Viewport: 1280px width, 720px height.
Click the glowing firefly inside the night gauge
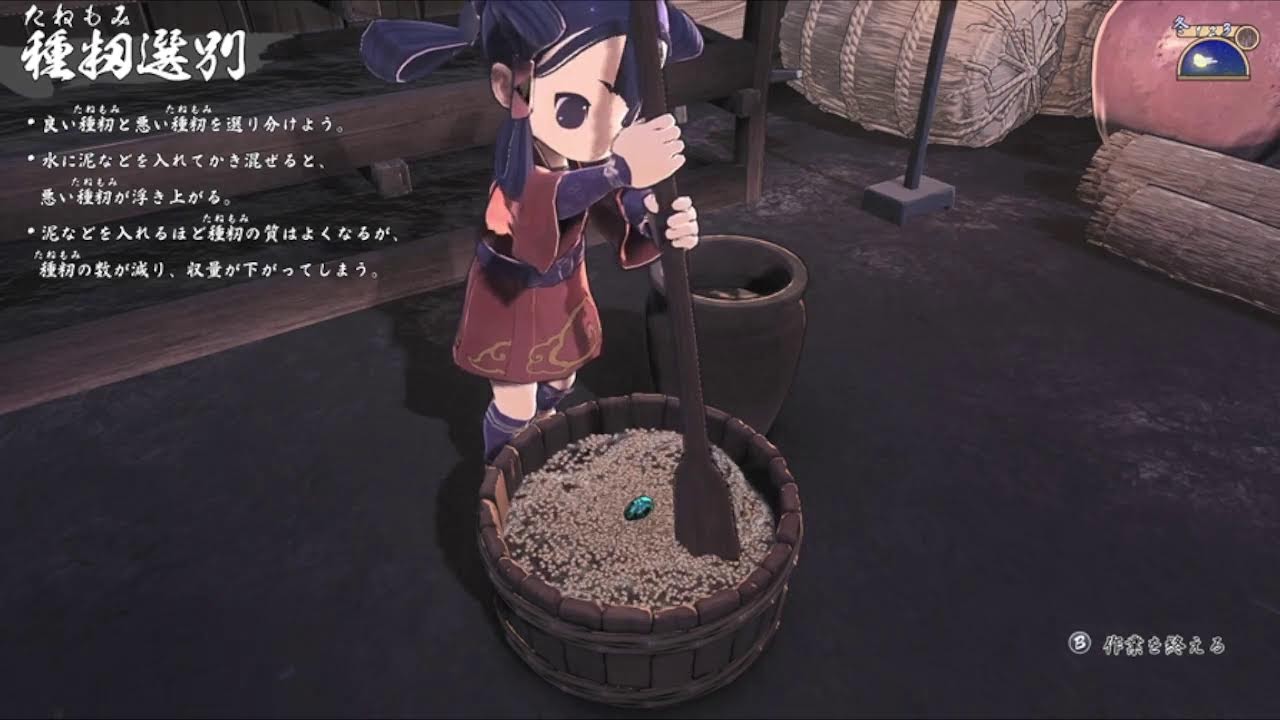click(1200, 60)
